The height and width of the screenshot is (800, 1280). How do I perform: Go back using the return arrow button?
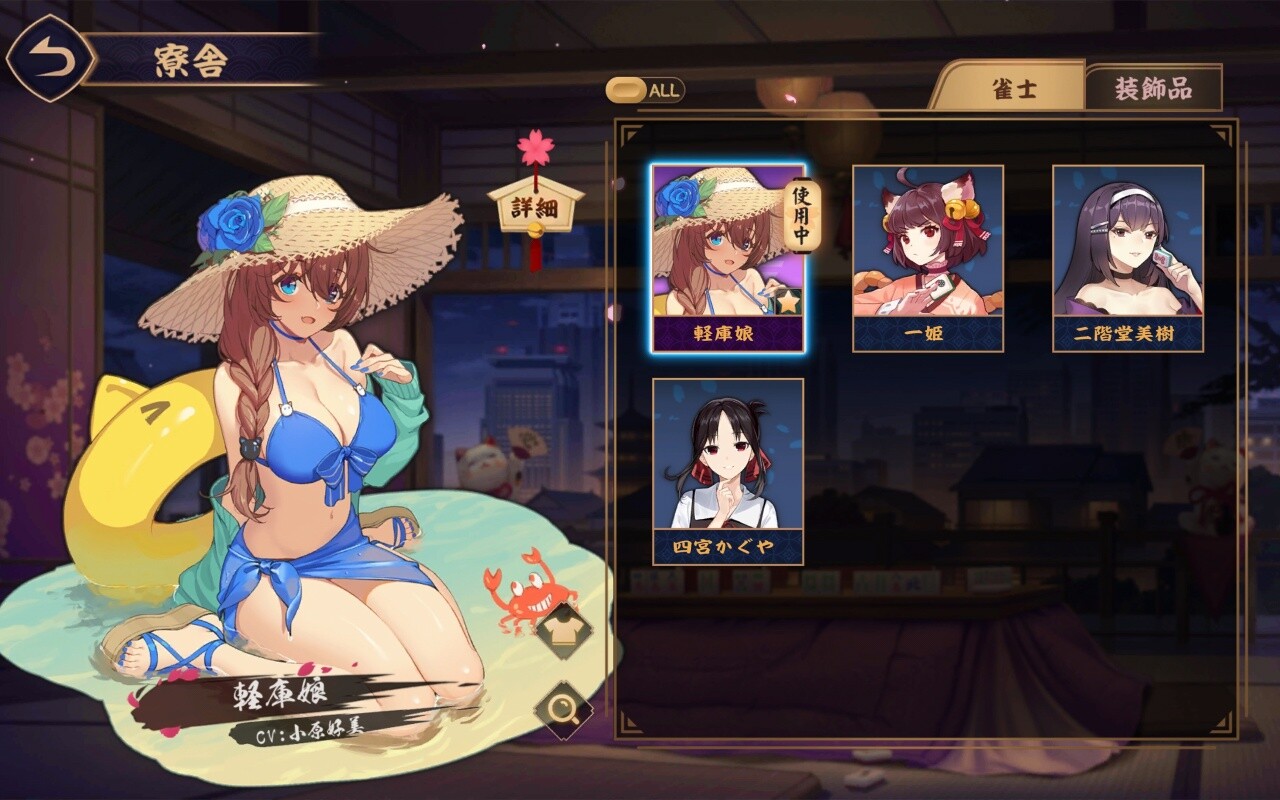click(51, 58)
